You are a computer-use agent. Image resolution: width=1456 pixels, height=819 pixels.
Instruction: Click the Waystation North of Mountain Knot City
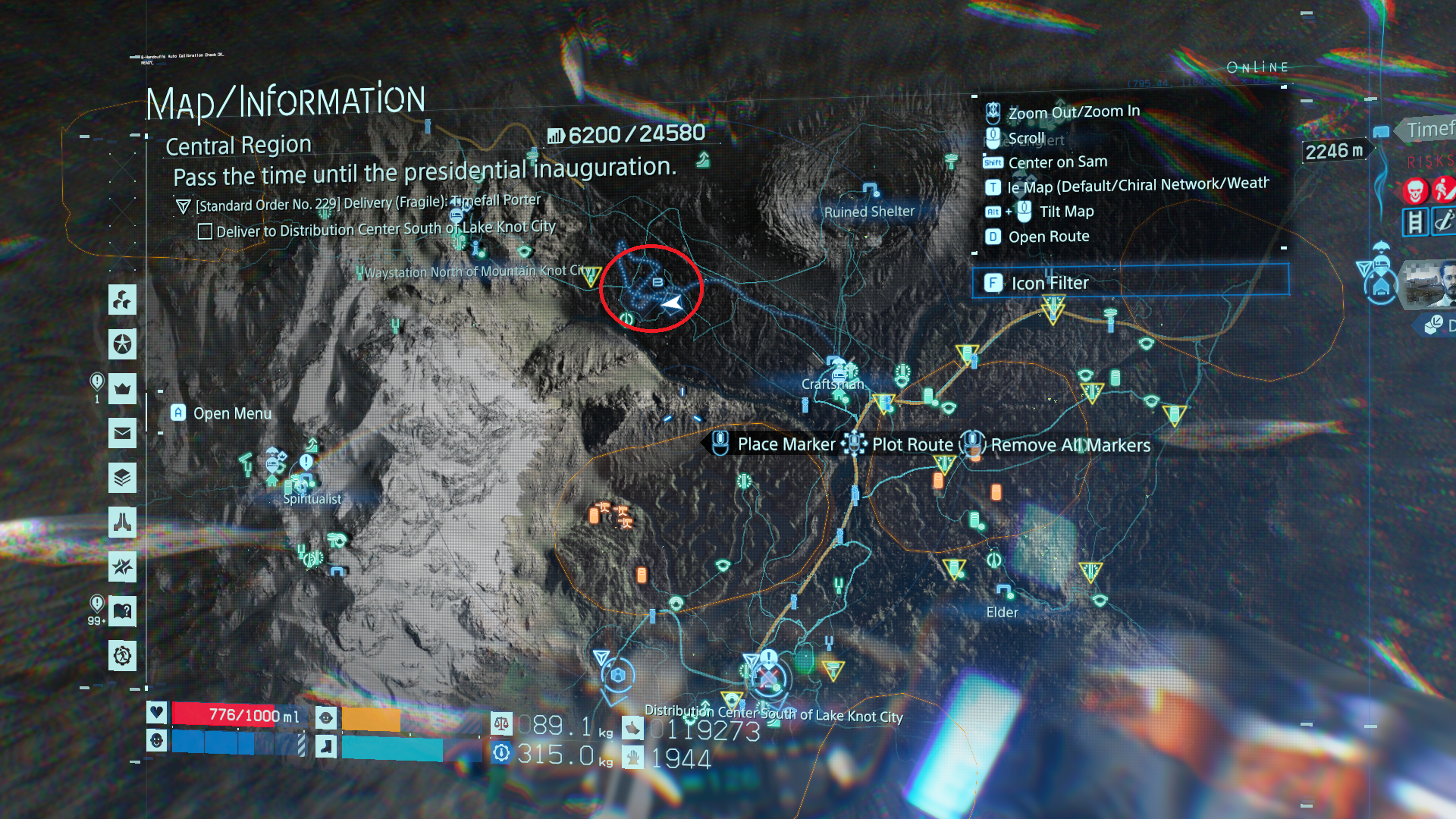click(590, 276)
